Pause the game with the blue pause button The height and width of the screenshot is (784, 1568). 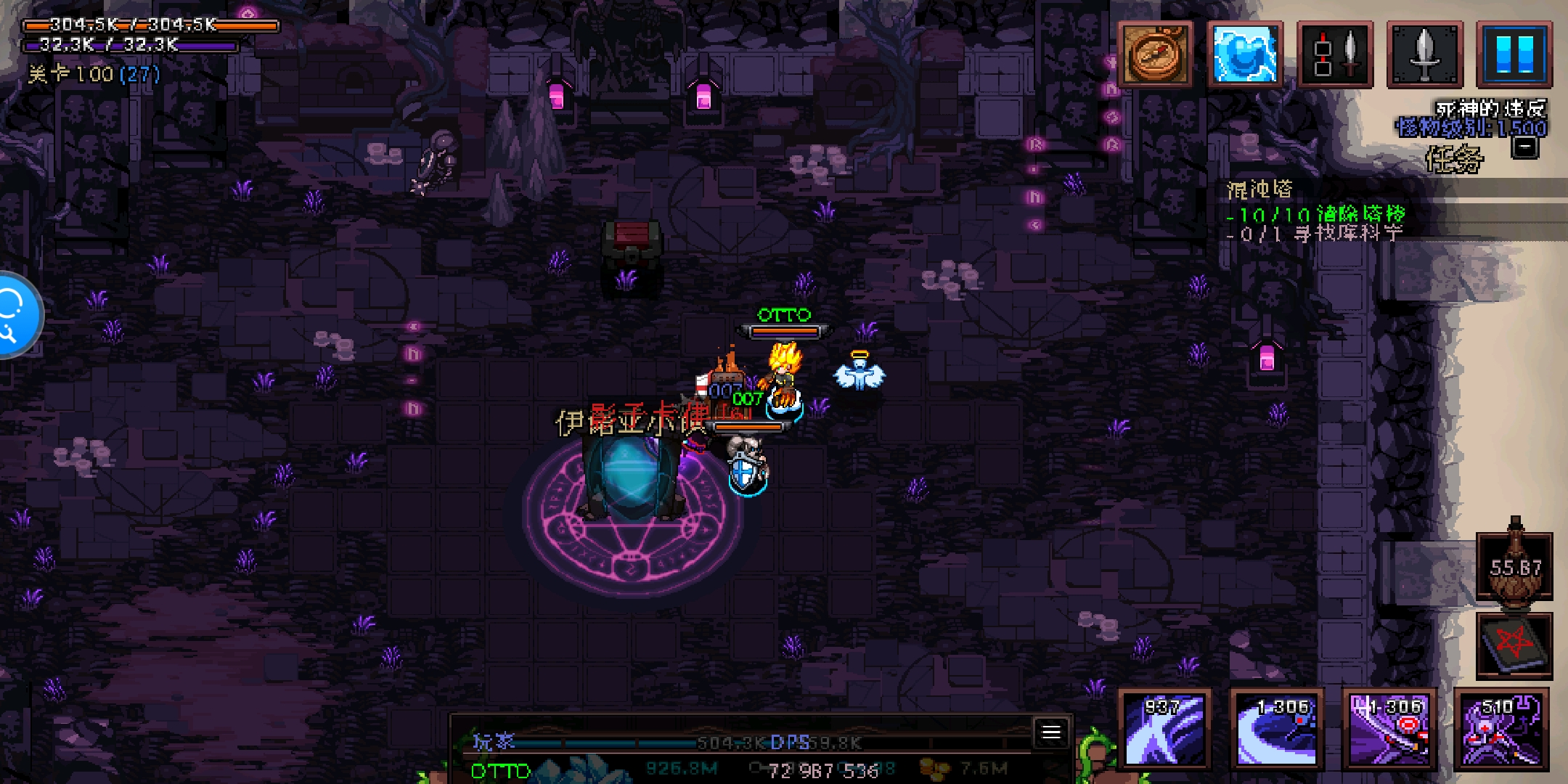tap(1514, 54)
